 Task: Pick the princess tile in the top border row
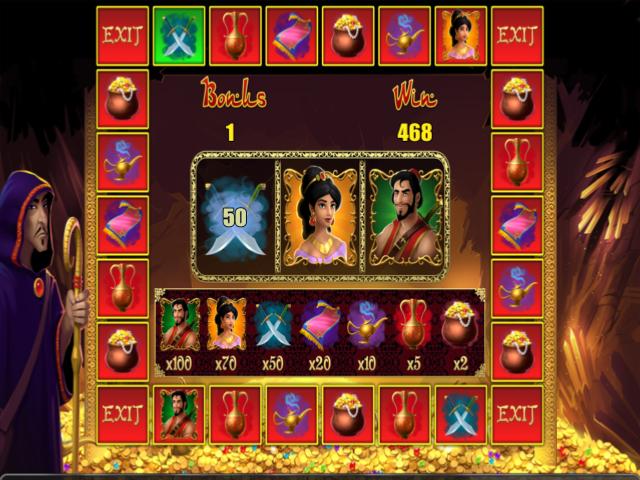coord(461,35)
